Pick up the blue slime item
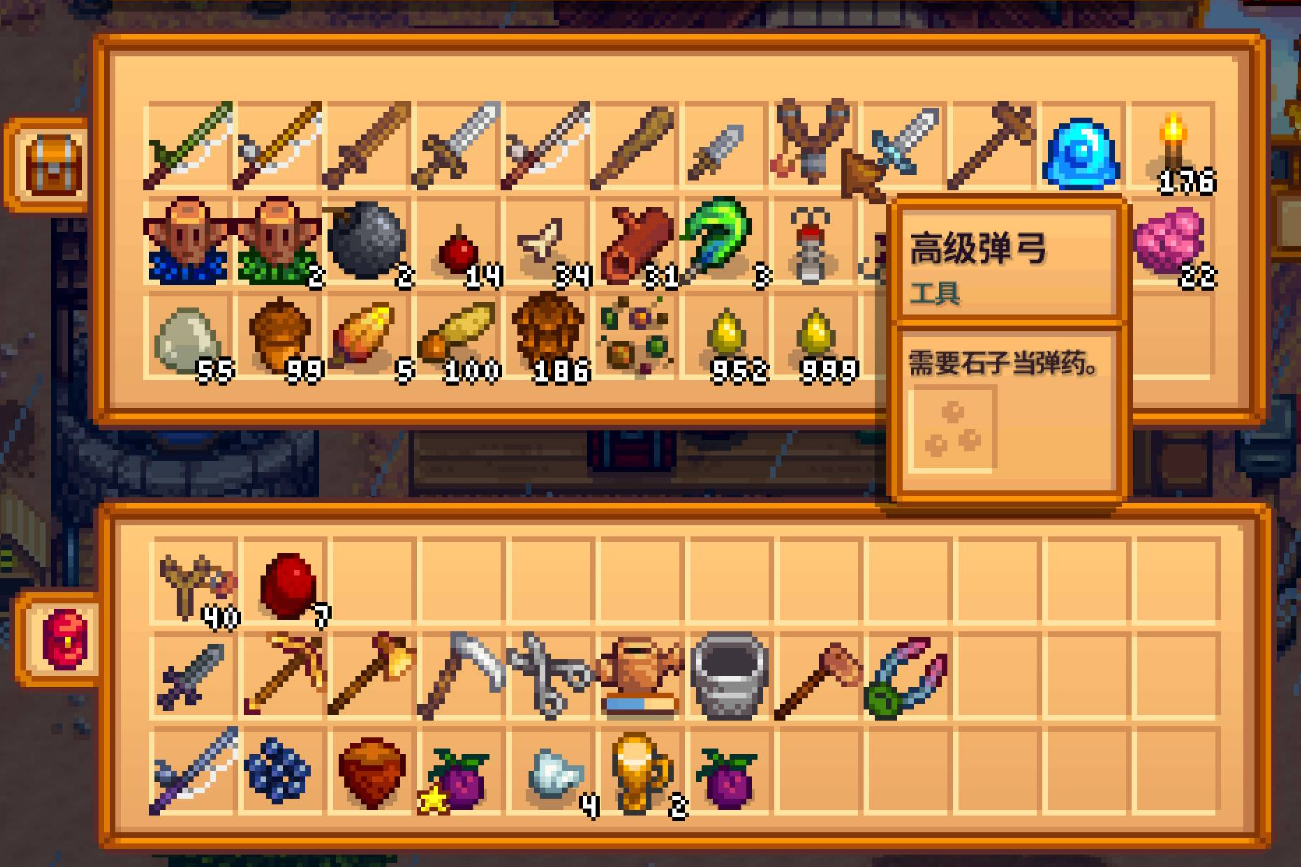This screenshot has height=867, width=1301. [x=1082, y=153]
